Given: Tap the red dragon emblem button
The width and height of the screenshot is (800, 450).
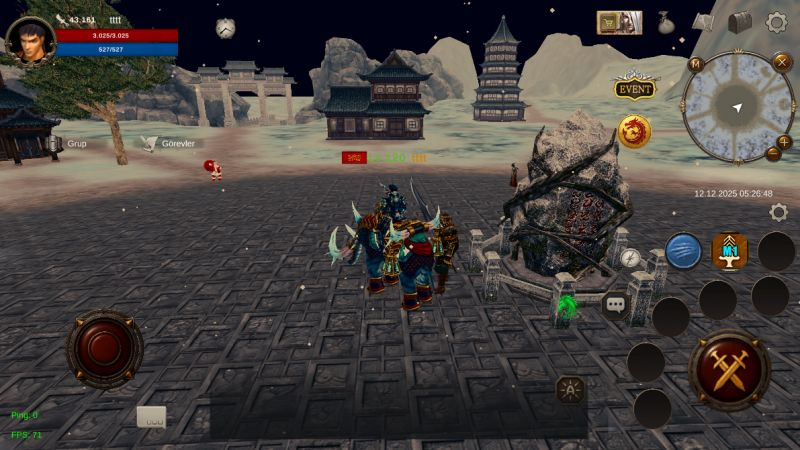Looking at the screenshot, I should click(x=634, y=131).
